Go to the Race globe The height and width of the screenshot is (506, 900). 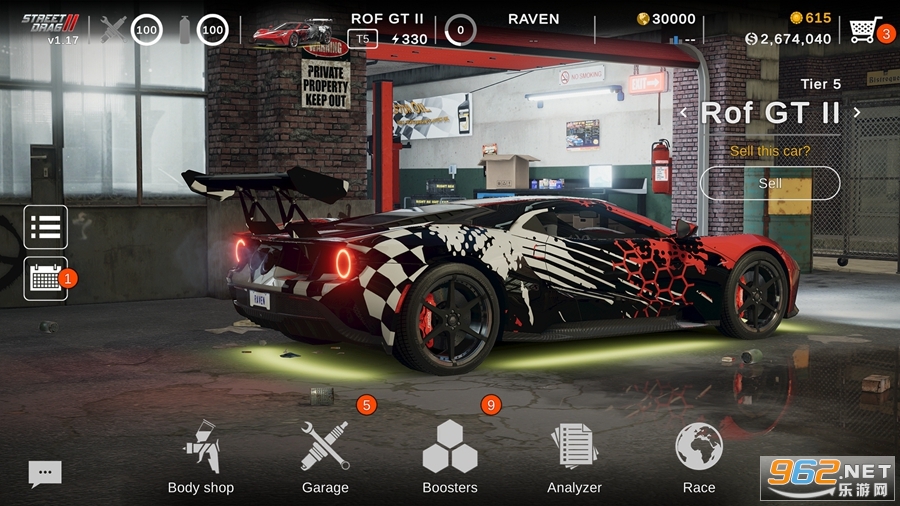point(699,457)
